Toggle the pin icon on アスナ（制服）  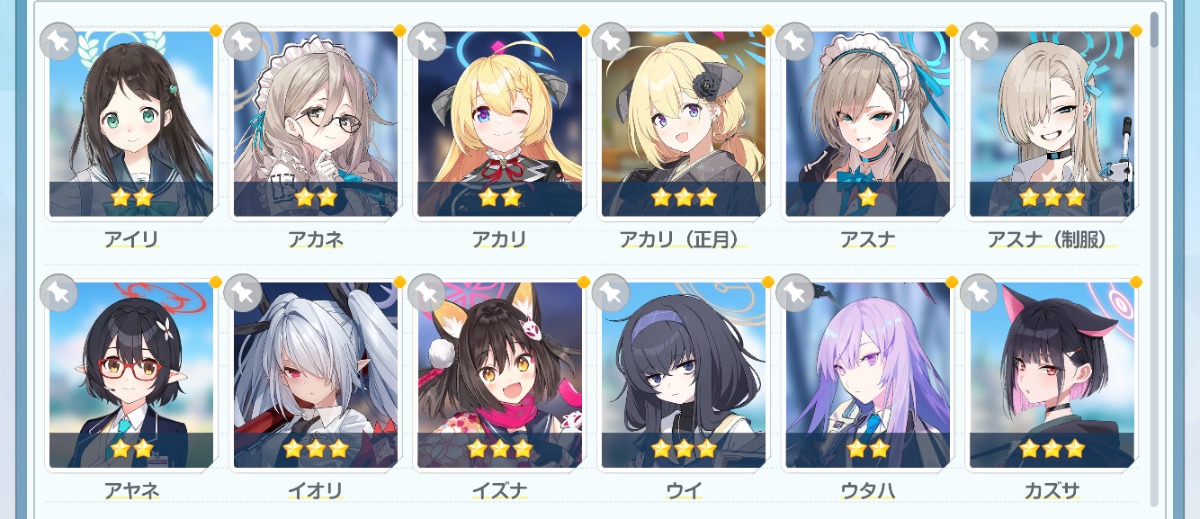point(979,41)
